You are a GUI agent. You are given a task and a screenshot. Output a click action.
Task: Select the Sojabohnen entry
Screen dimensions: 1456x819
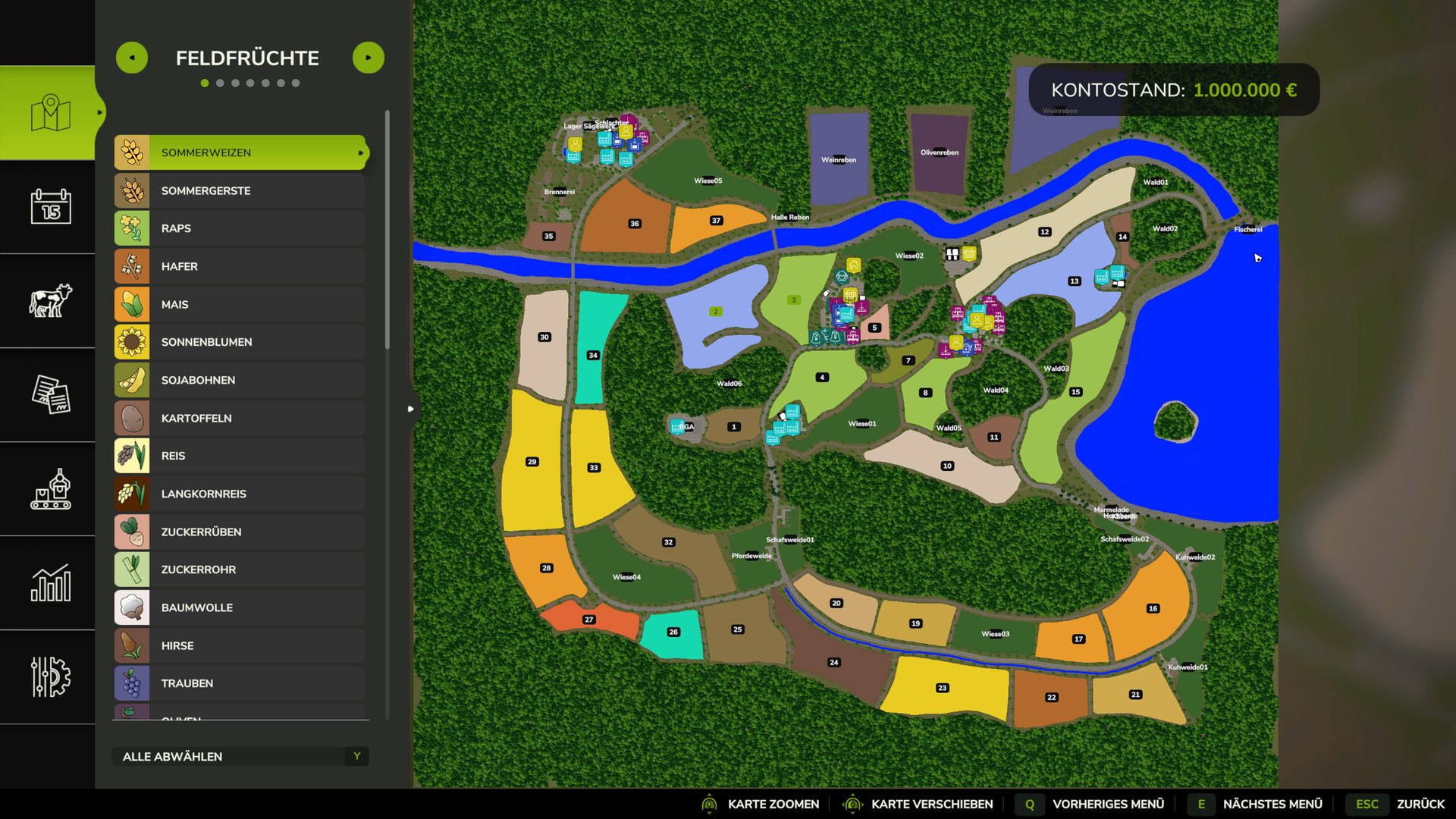[240, 380]
